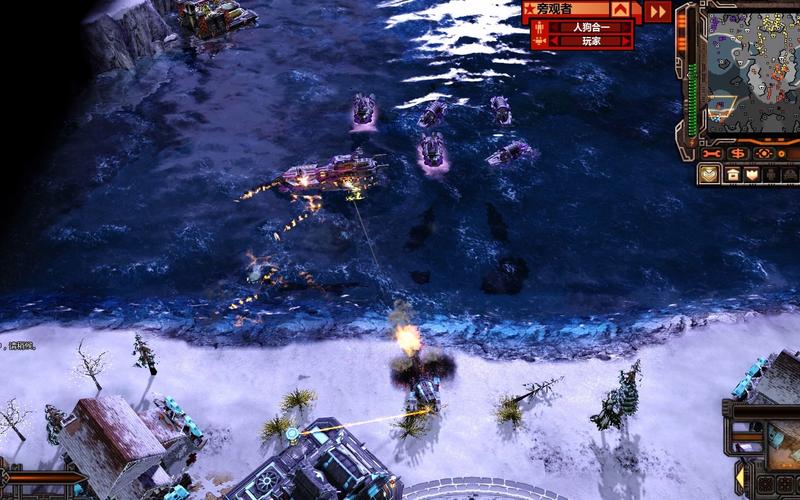800x500 pixels.
Task: Activate the dollar sign sell button
Action: click(x=738, y=154)
